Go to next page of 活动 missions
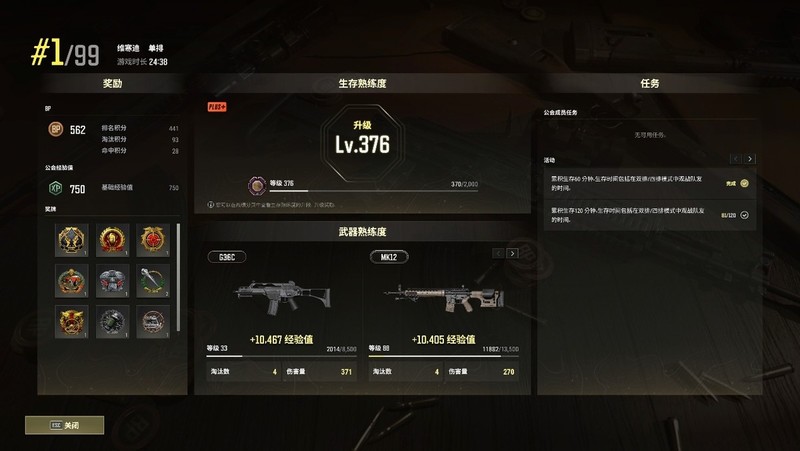 750,159
